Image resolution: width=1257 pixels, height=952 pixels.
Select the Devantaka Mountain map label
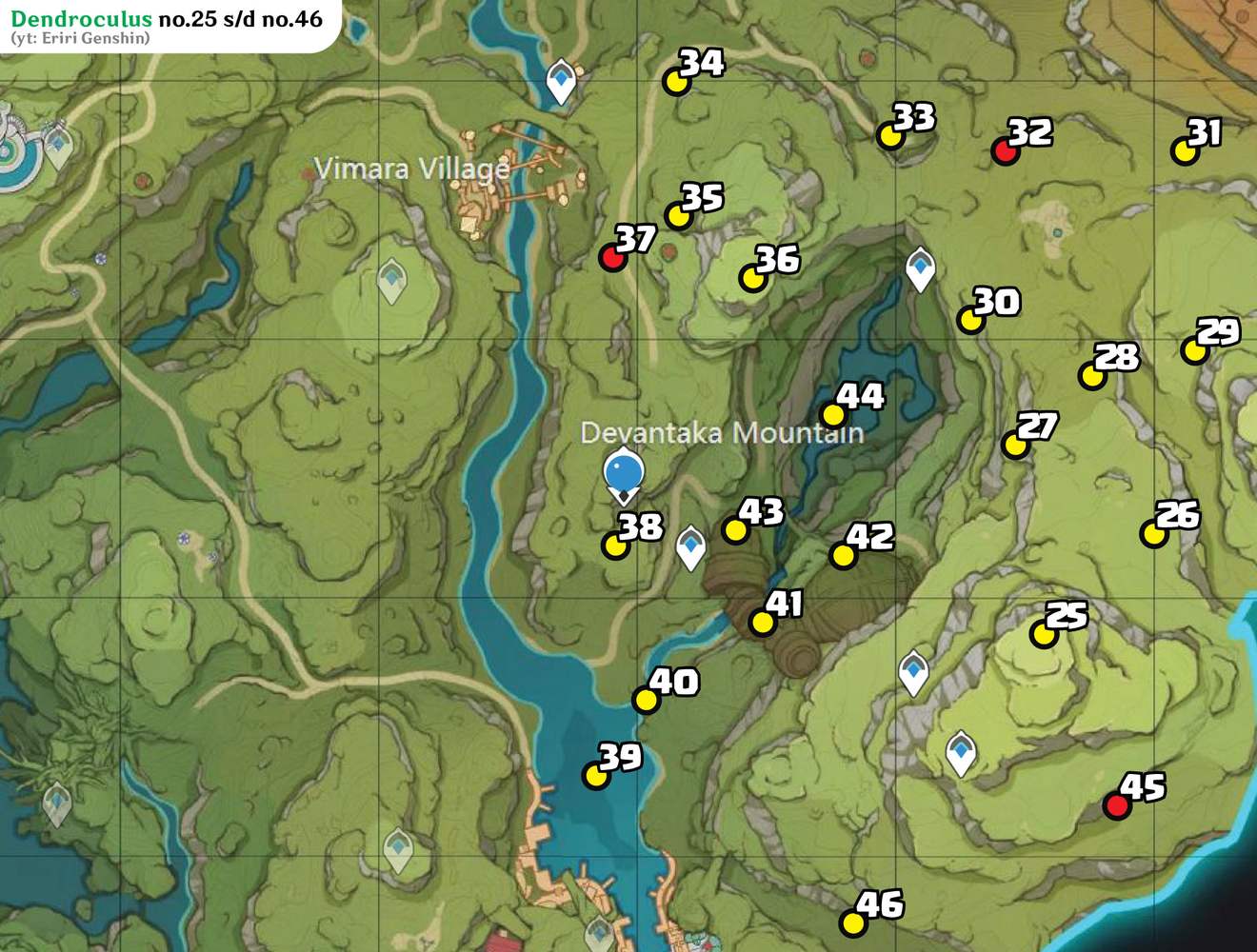point(723,433)
